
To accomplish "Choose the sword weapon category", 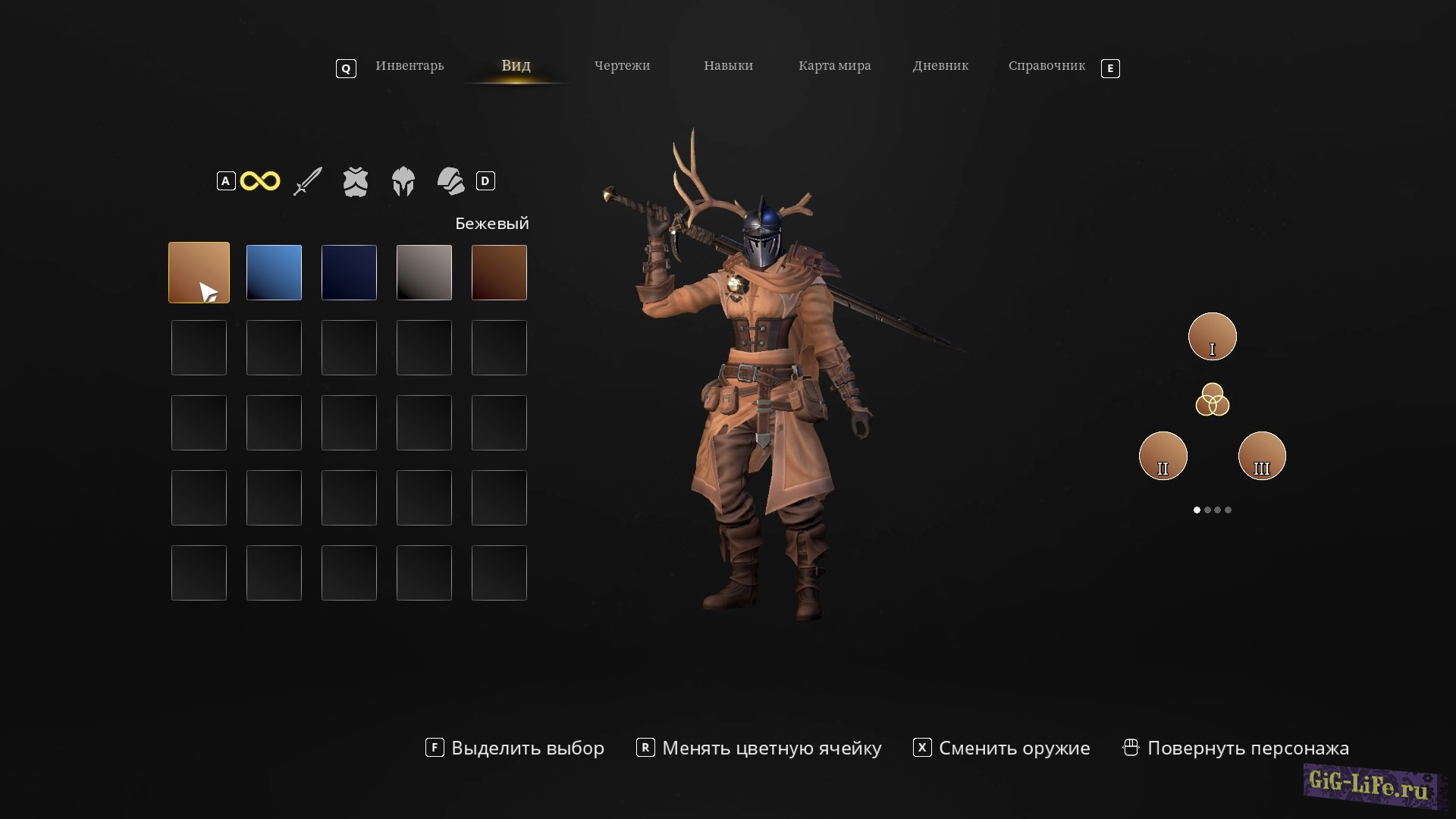I will pyautogui.click(x=308, y=181).
